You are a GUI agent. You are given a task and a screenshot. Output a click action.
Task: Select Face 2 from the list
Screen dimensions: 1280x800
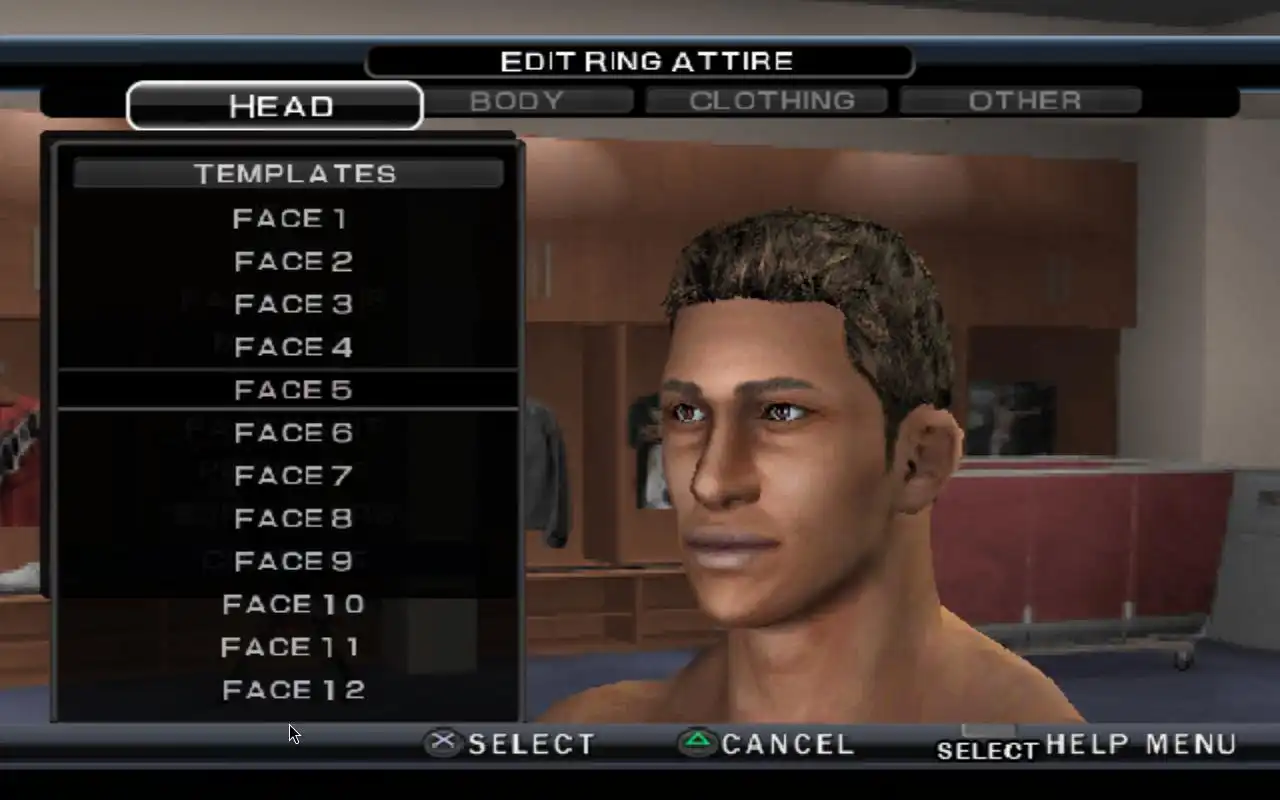pos(293,262)
